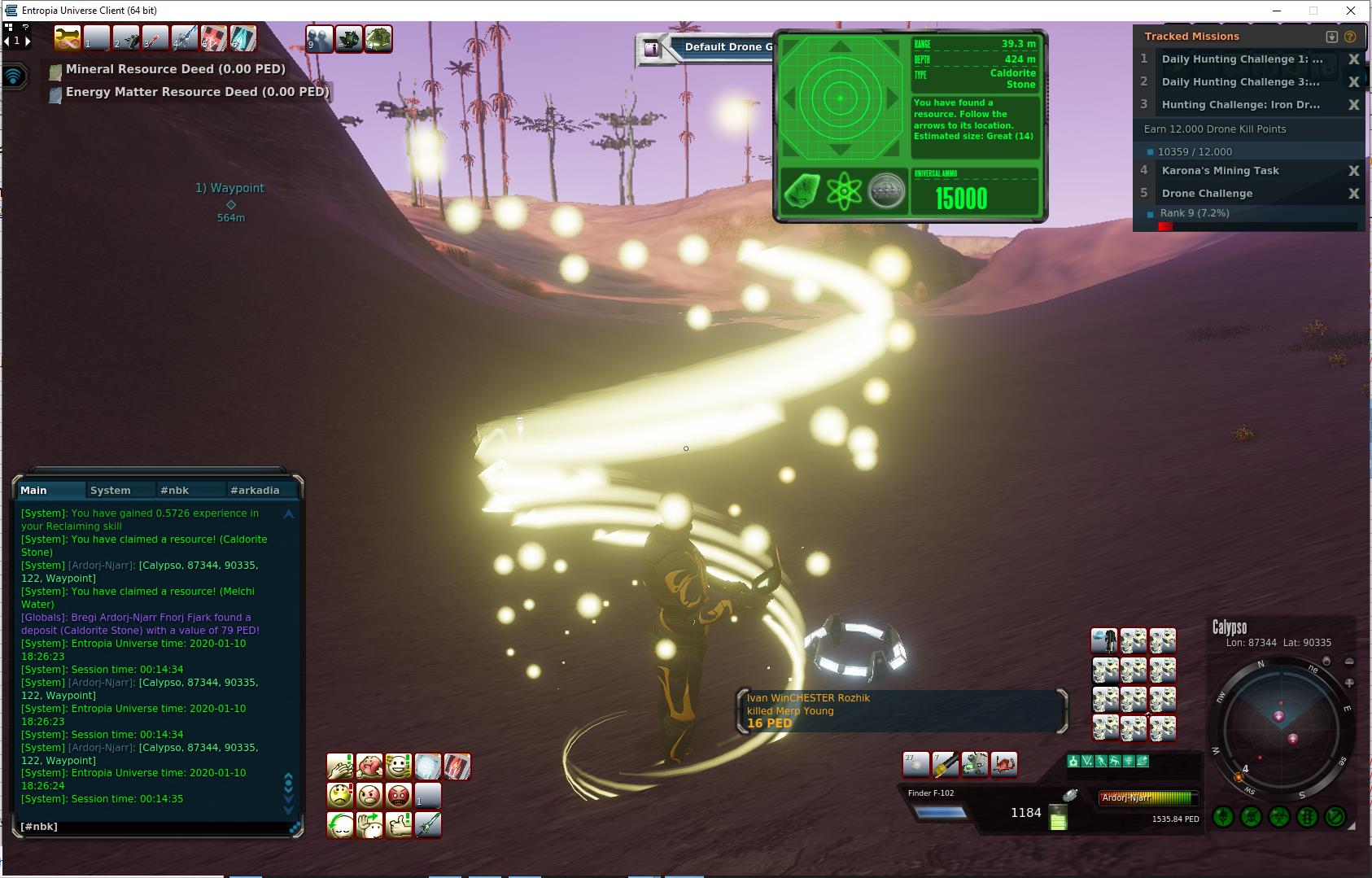Trigger the thumbs-up emote
The width and height of the screenshot is (1372, 878).
(x=399, y=824)
